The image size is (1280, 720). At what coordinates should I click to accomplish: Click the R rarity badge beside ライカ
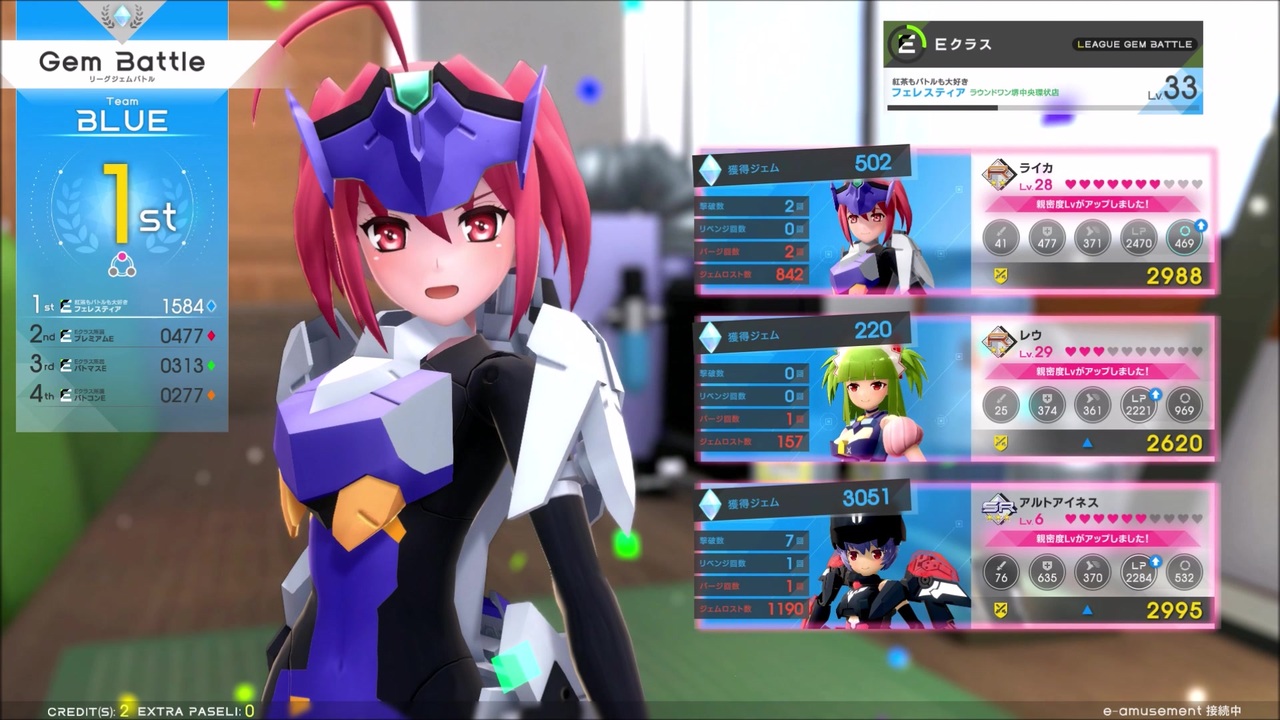click(997, 172)
